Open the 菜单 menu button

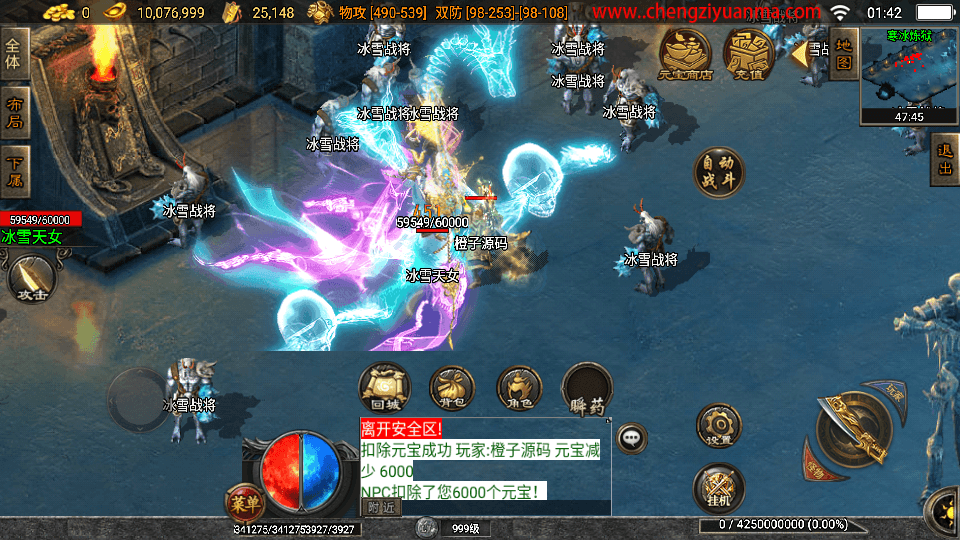click(x=244, y=502)
